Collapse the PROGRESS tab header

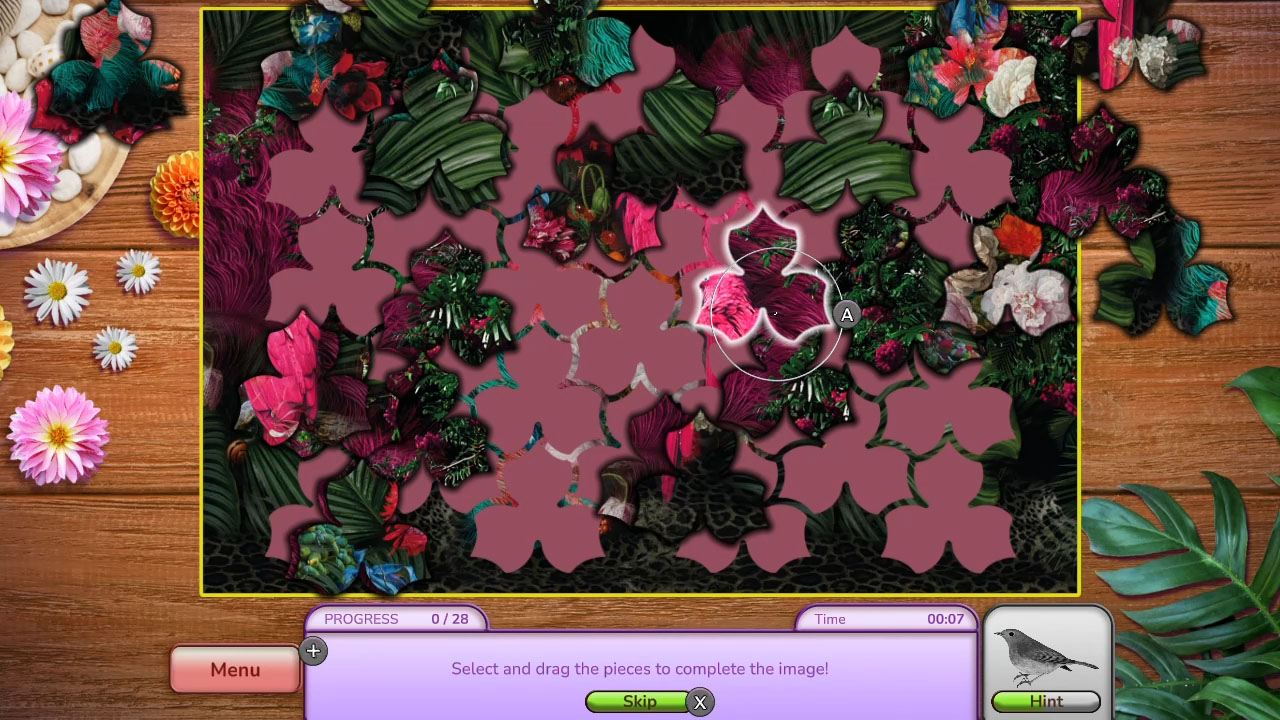coord(395,619)
